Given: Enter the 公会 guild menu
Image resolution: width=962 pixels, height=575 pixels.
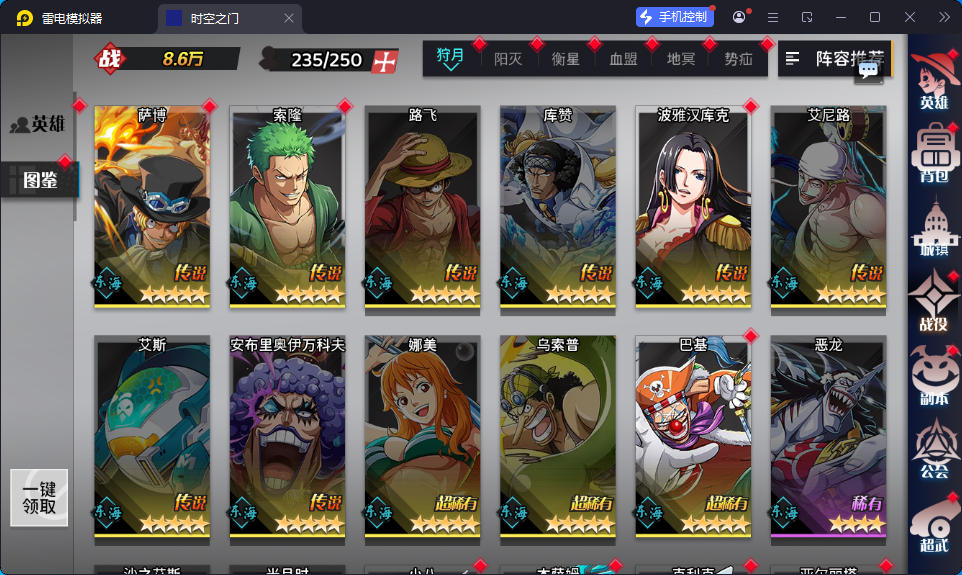Looking at the screenshot, I should click(934, 452).
